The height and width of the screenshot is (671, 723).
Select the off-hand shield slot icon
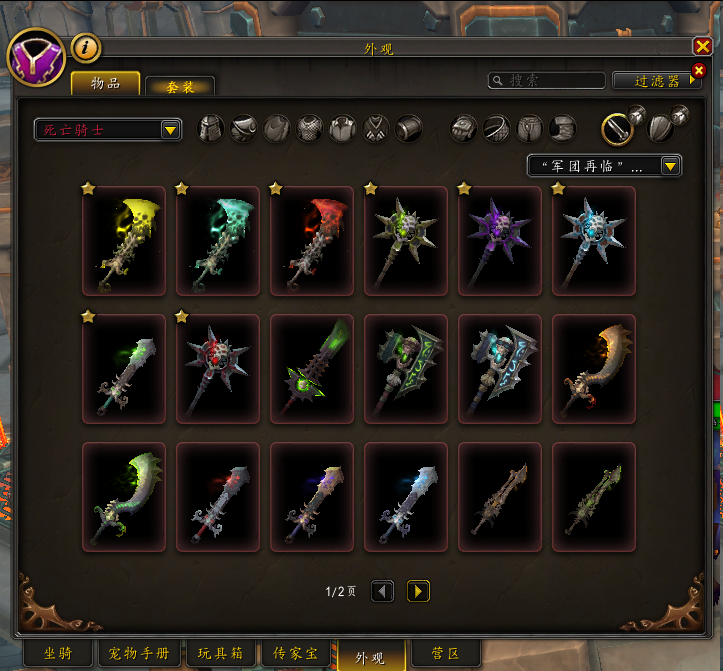click(660, 129)
